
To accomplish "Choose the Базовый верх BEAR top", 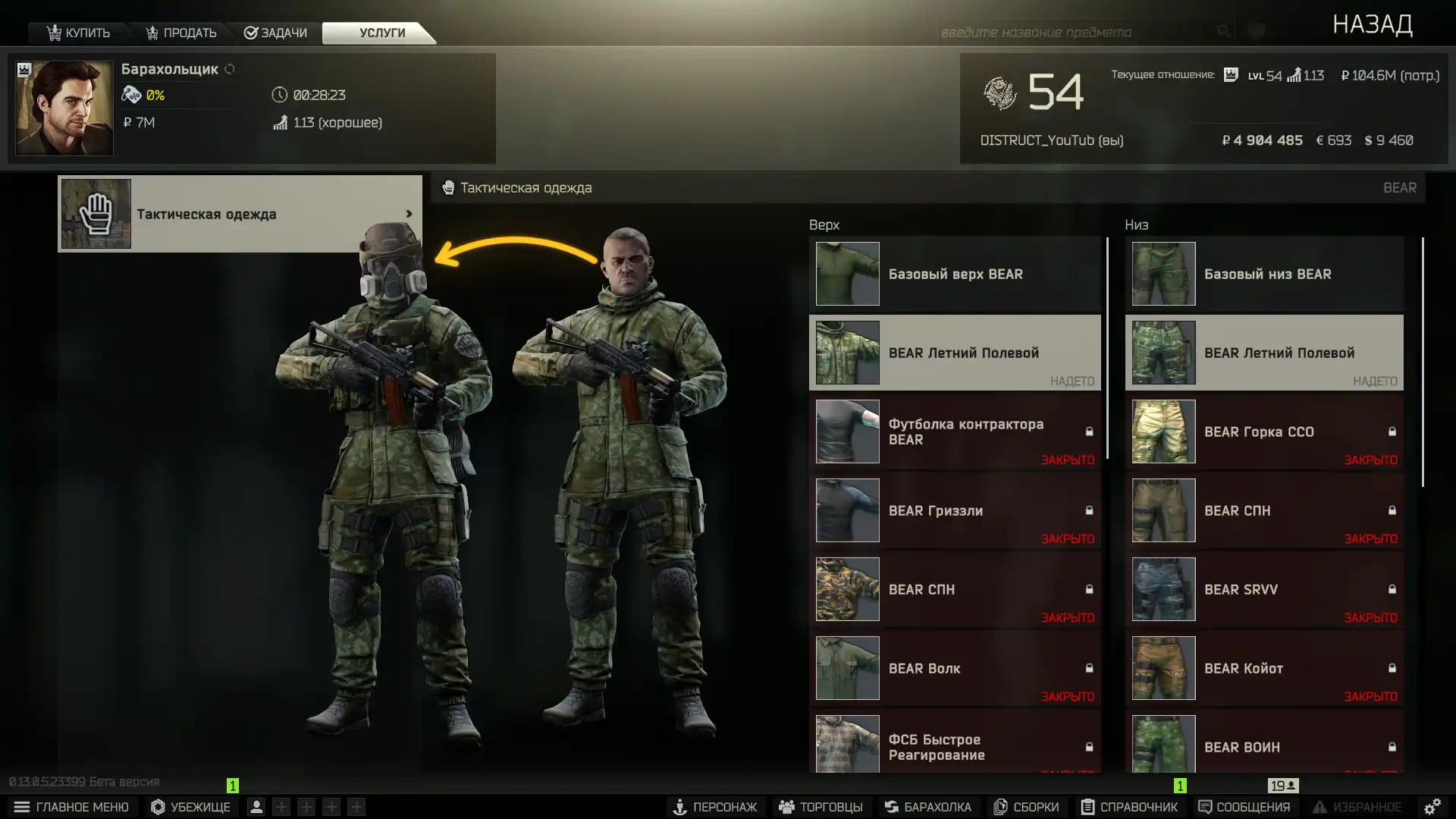I will [954, 274].
